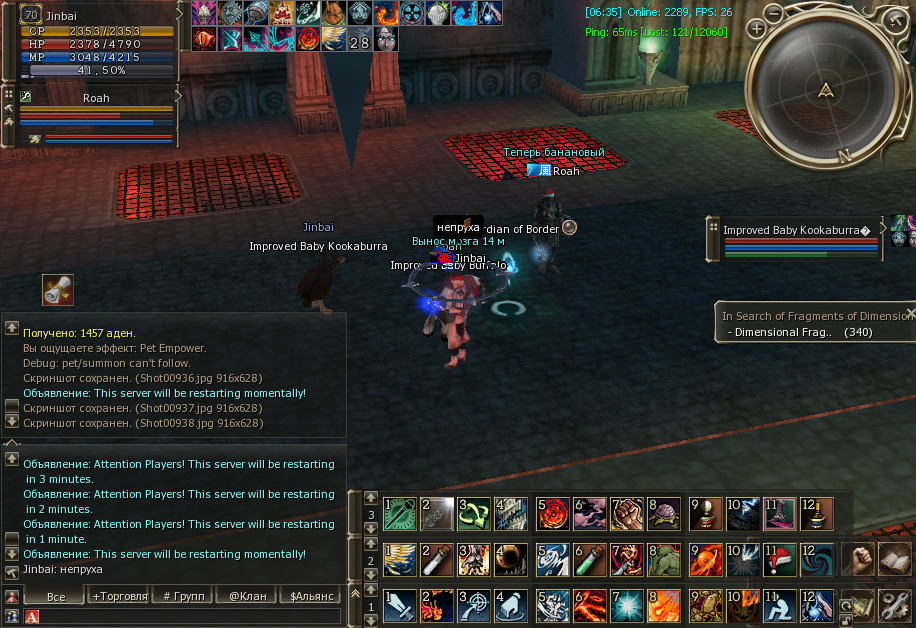Open the fist action menu button

856,560
